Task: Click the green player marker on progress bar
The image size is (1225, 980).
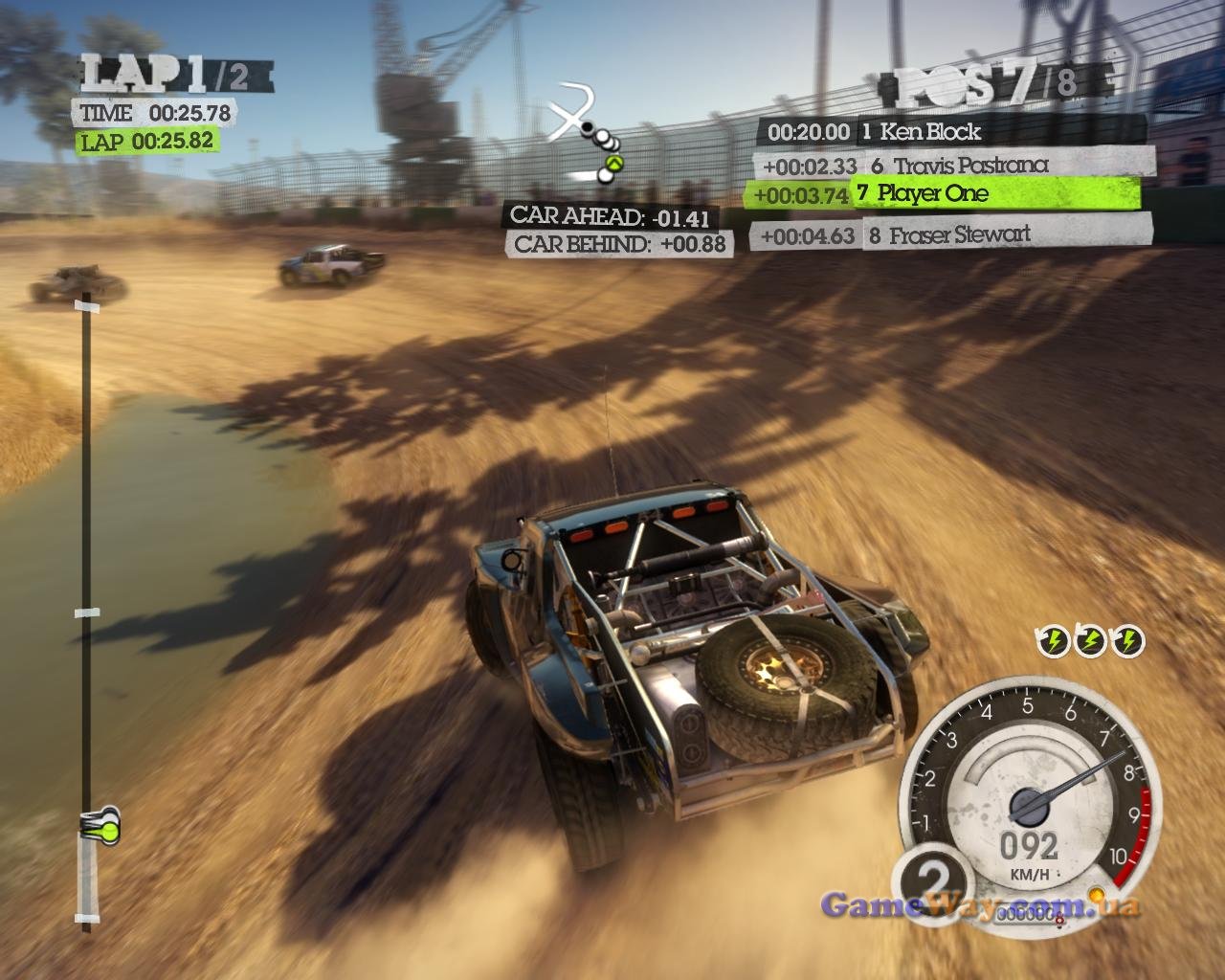Action: tap(106, 825)
